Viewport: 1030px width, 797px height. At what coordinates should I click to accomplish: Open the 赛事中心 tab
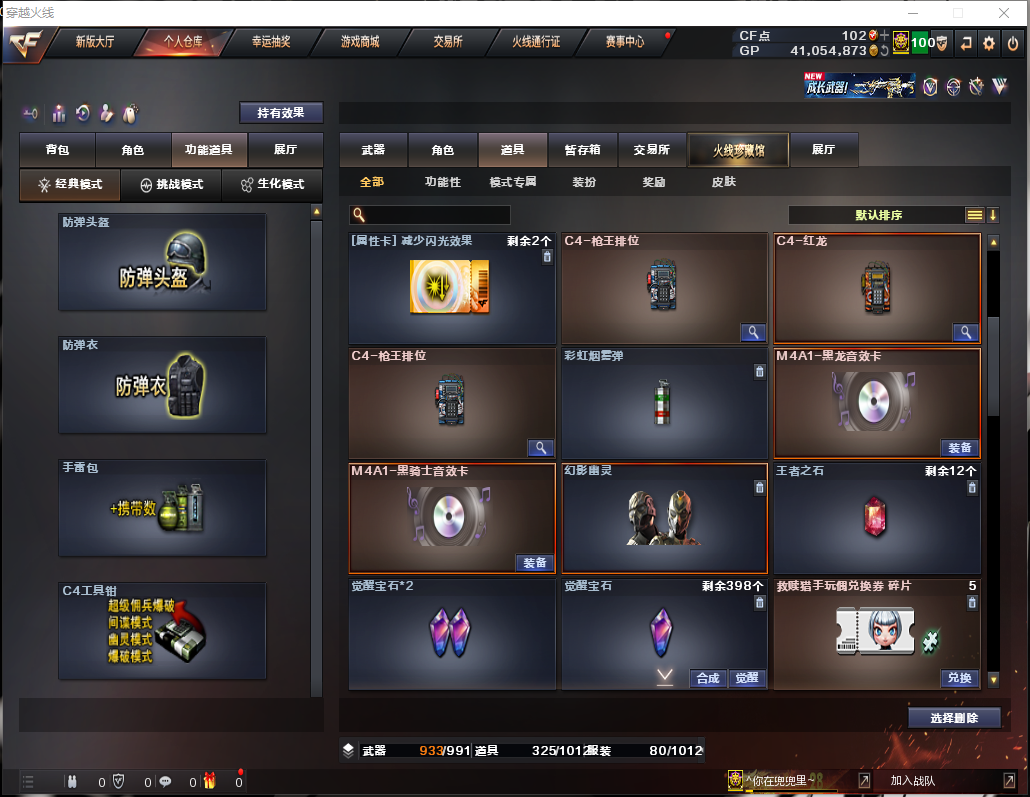[625, 42]
